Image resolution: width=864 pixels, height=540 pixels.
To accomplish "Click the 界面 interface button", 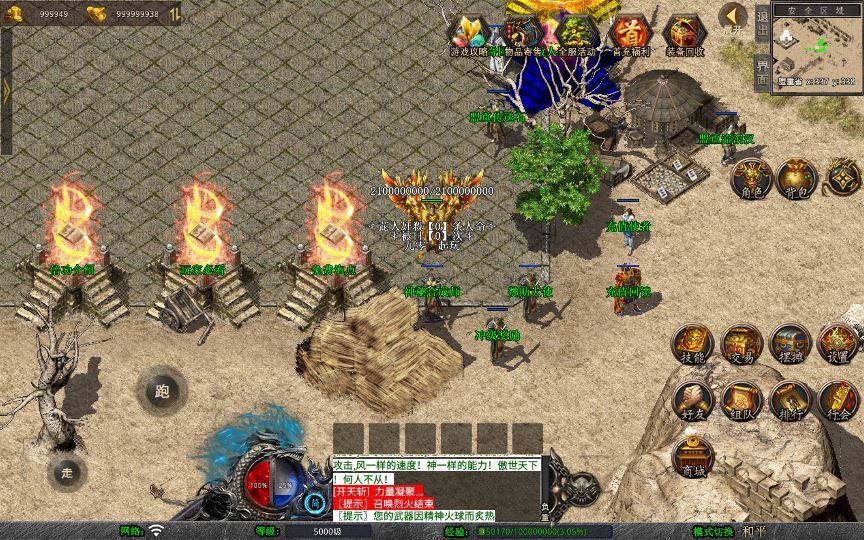I will (x=762, y=70).
